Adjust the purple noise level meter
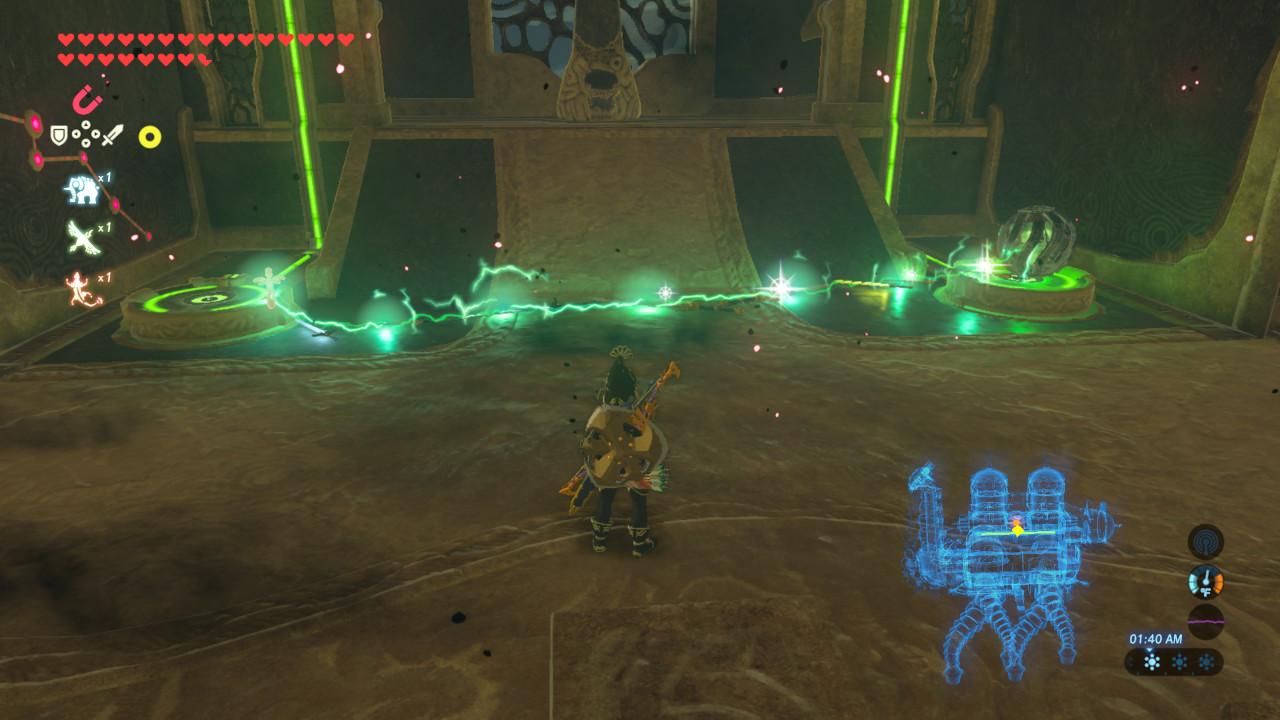This screenshot has height=720, width=1280. 1206,620
